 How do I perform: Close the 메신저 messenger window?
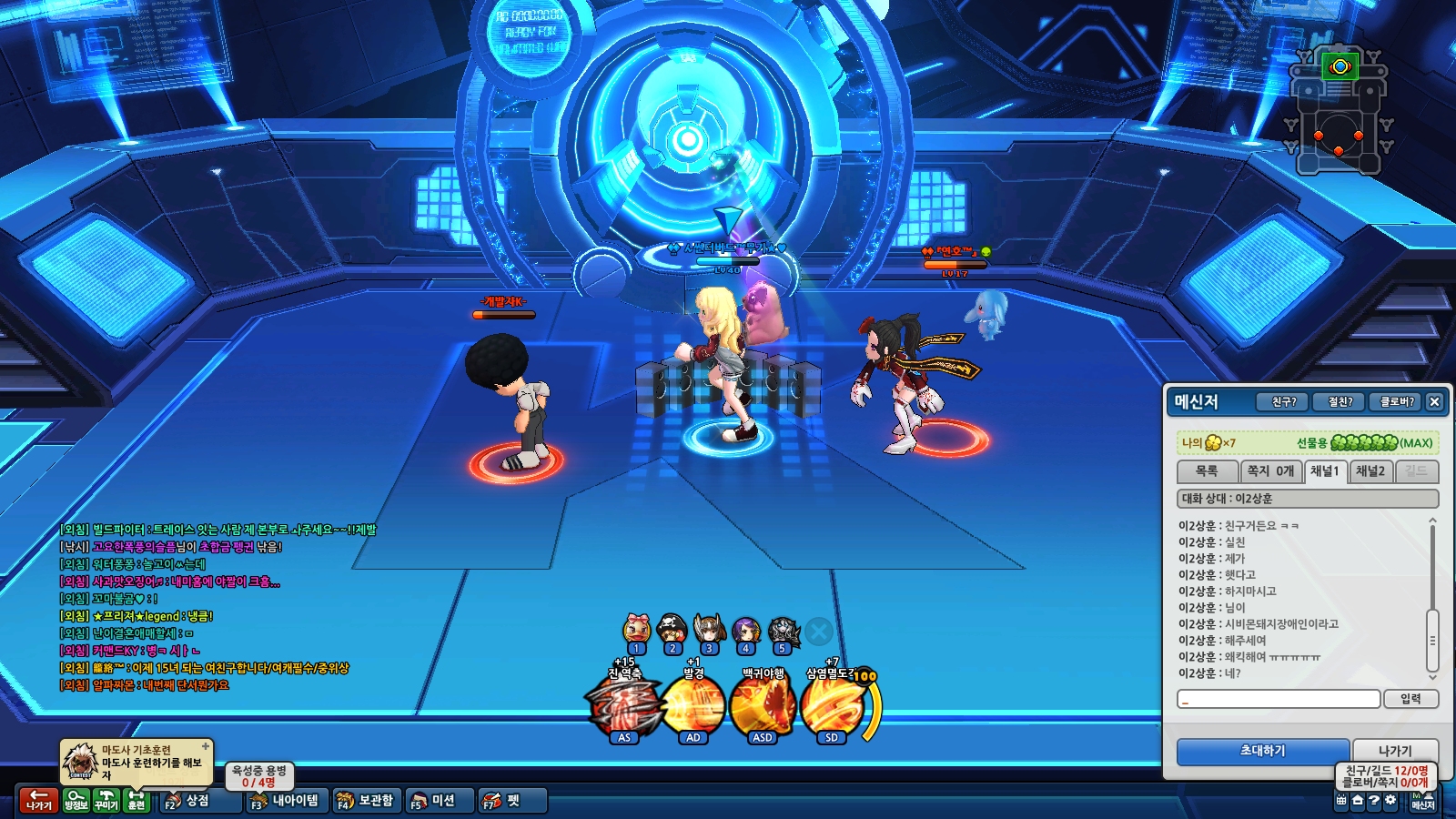click(1434, 401)
